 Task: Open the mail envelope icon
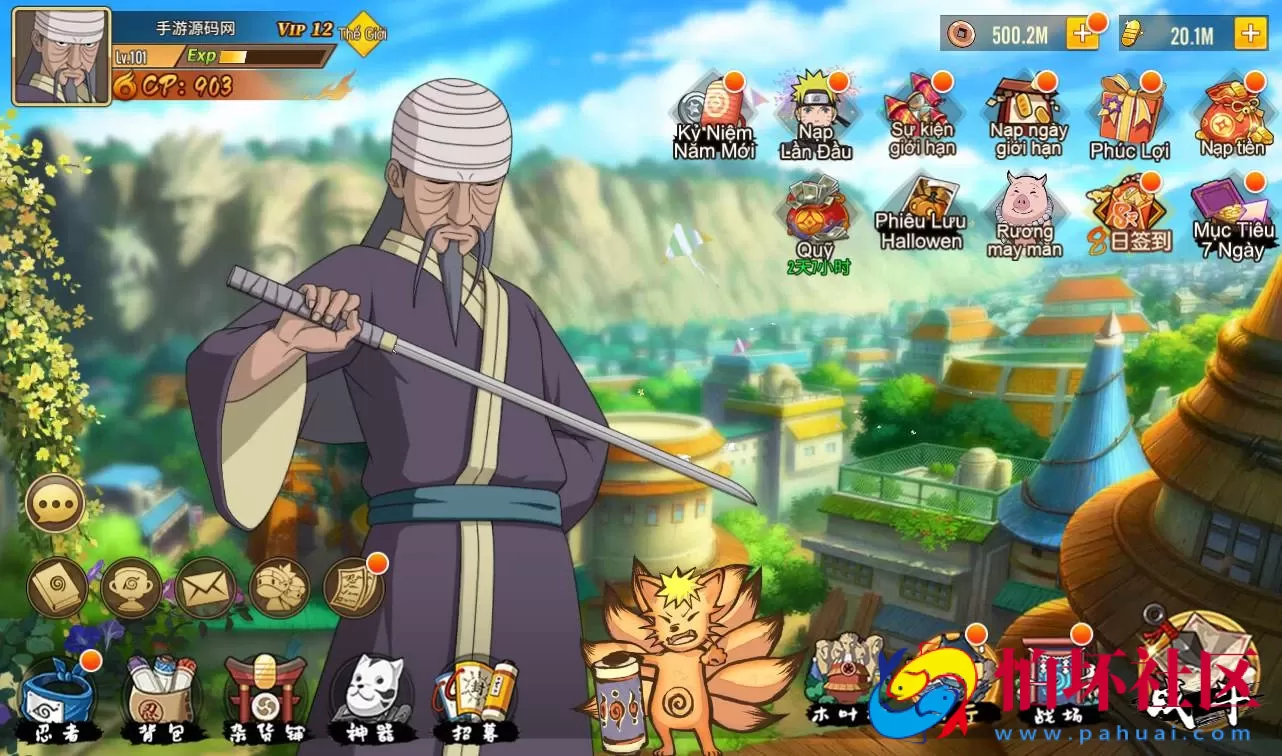coord(206,588)
